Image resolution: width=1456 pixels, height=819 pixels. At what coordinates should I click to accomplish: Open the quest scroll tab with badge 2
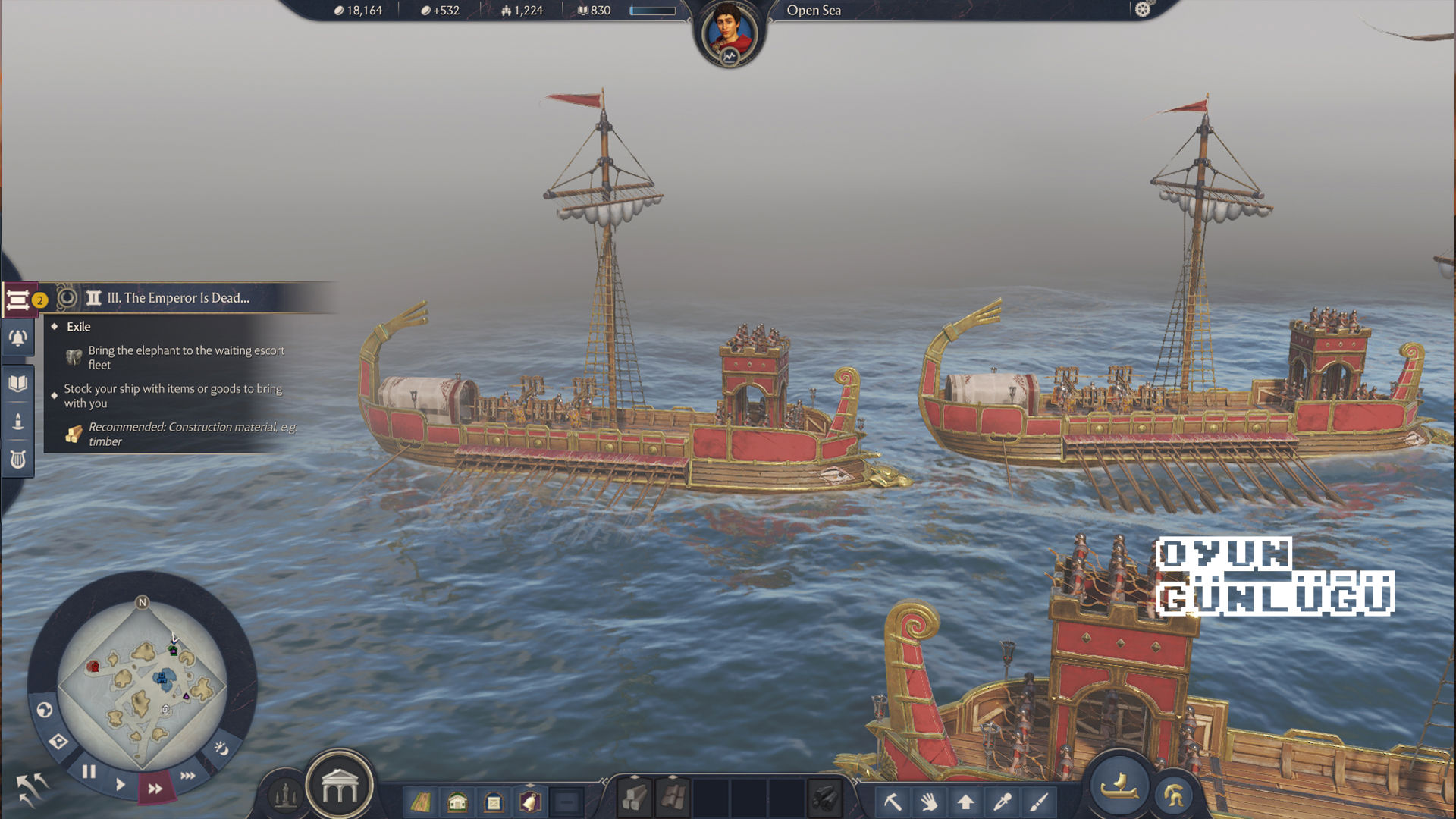coord(18,300)
